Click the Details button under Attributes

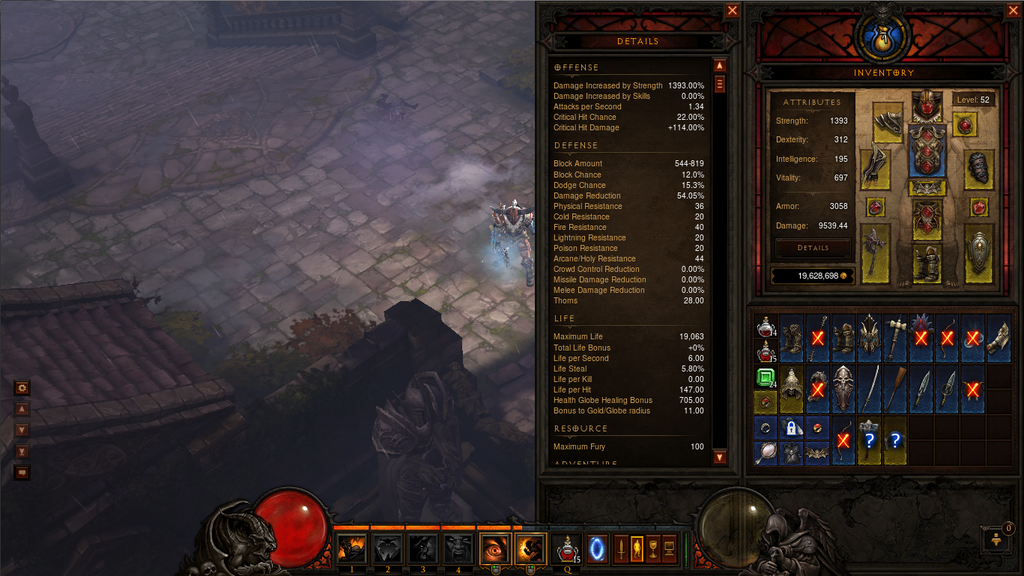click(812, 248)
